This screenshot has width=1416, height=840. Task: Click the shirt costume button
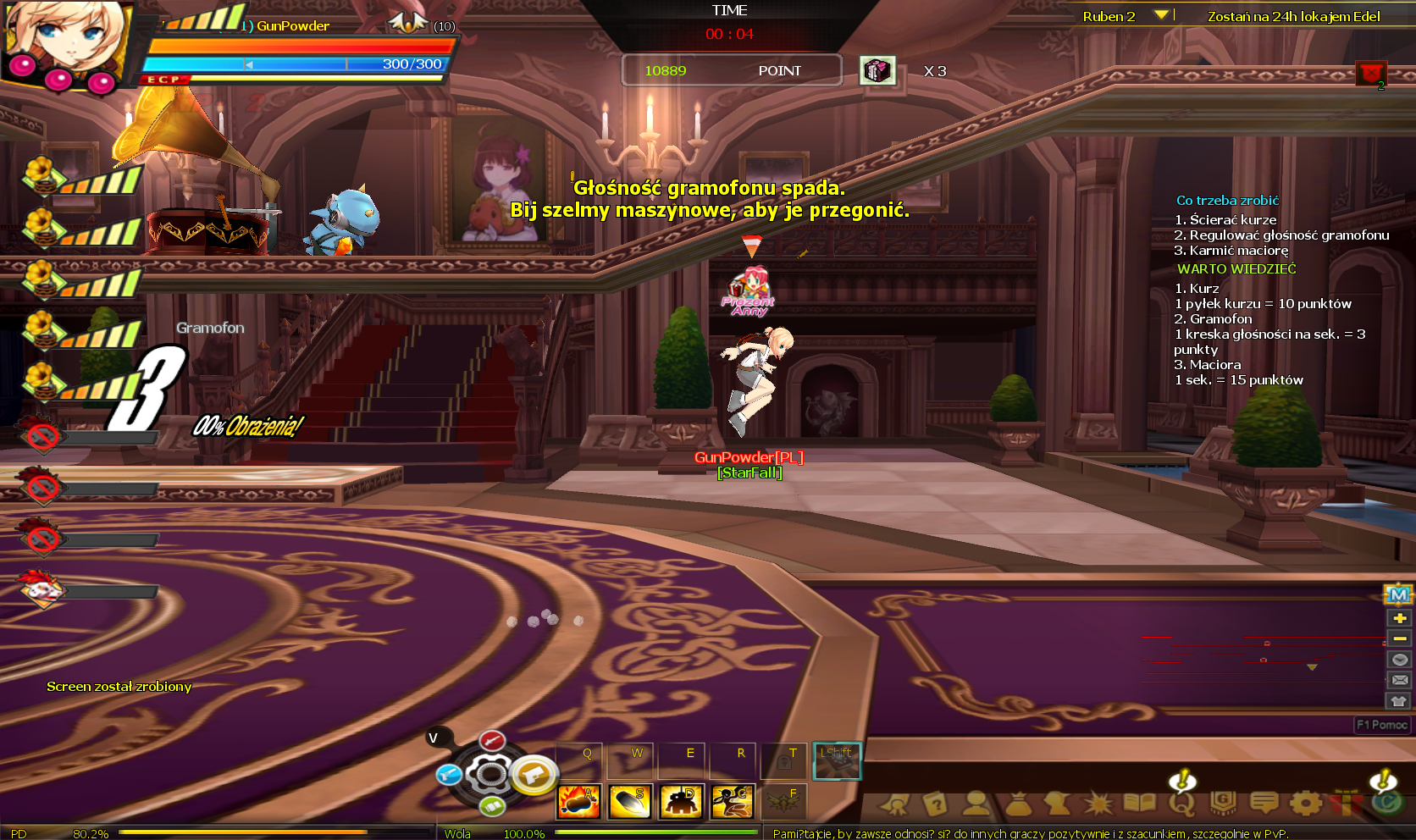[1399, 701]
